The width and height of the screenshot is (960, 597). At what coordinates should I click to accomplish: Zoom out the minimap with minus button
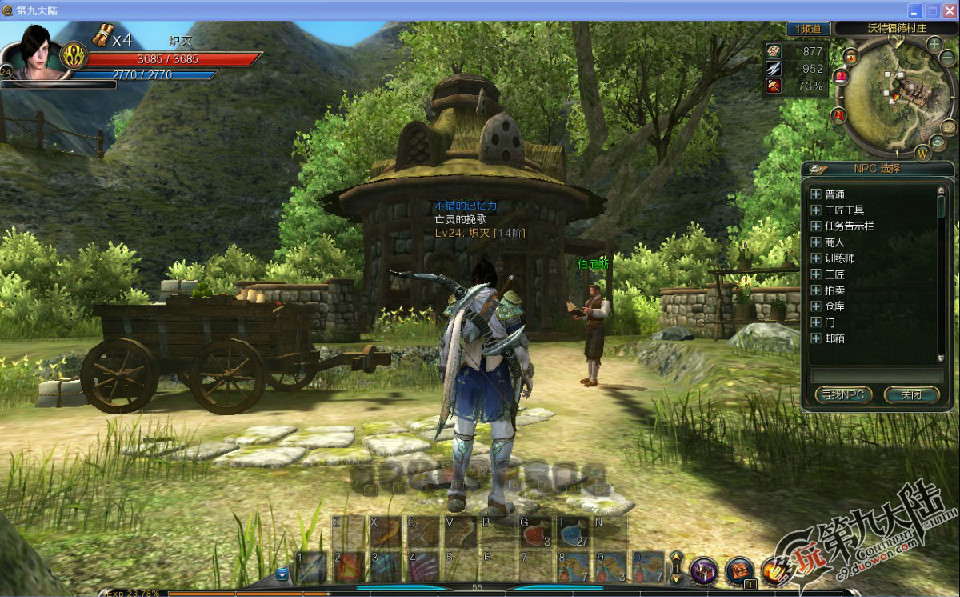point(947,58)
